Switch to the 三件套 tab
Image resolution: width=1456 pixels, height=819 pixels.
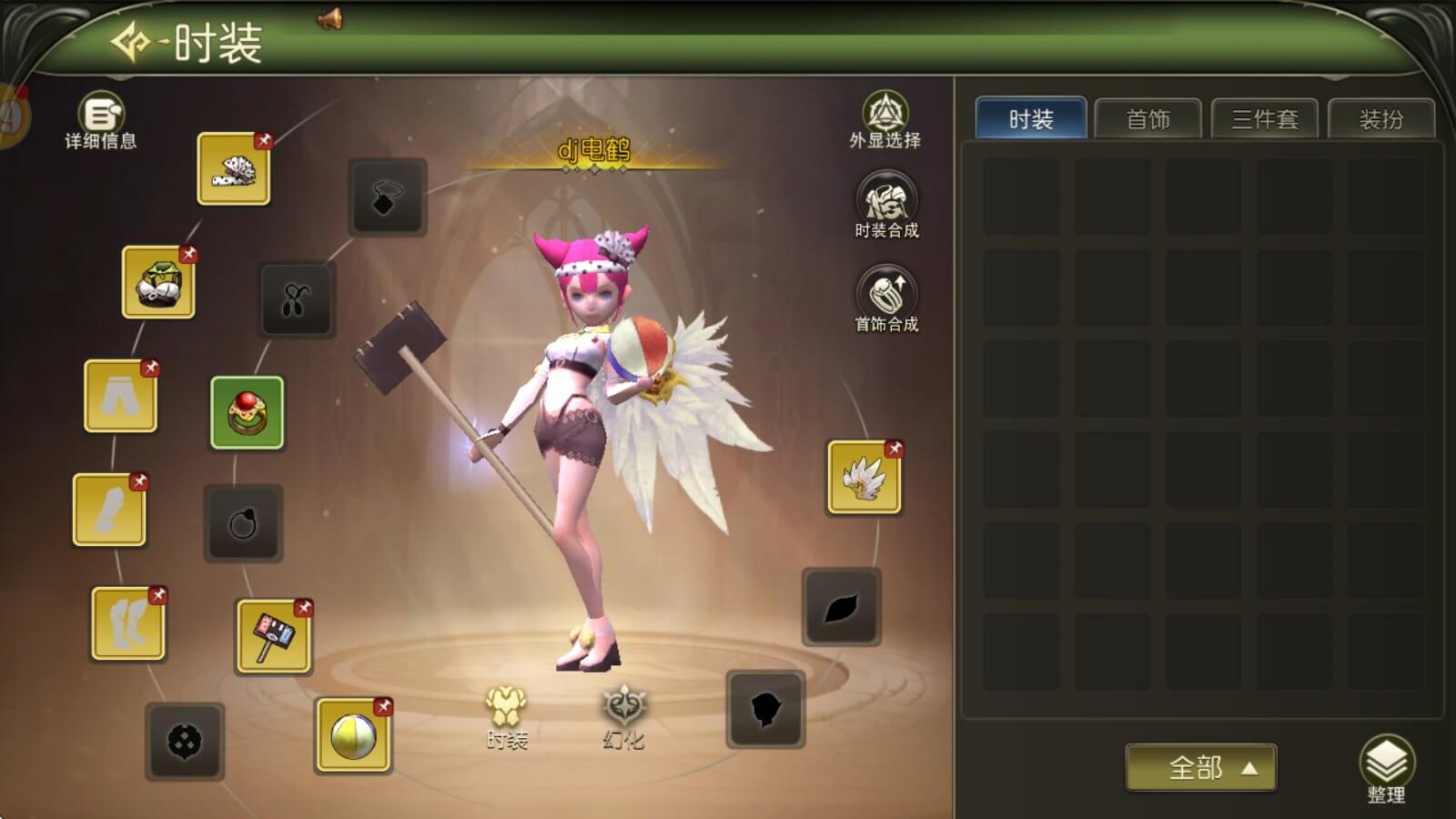1264,119
